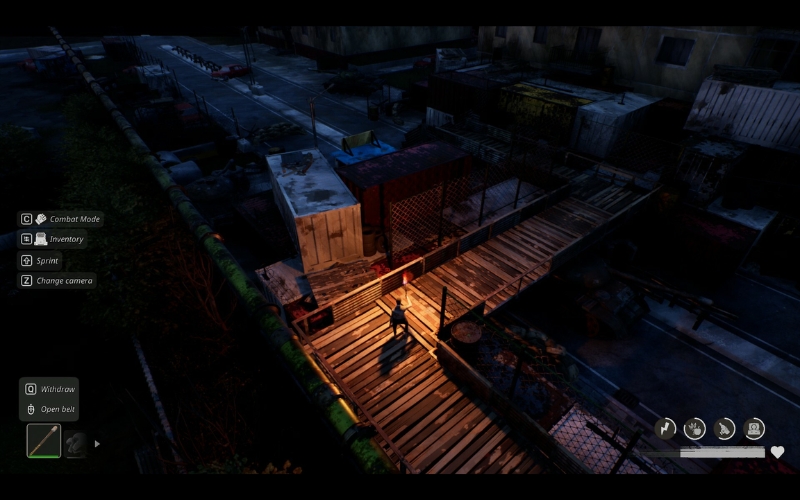The height and width of the screenshot is (500, 800).
Task: Select the dark fist slot beside the stick
Action: tap(76, 443)
